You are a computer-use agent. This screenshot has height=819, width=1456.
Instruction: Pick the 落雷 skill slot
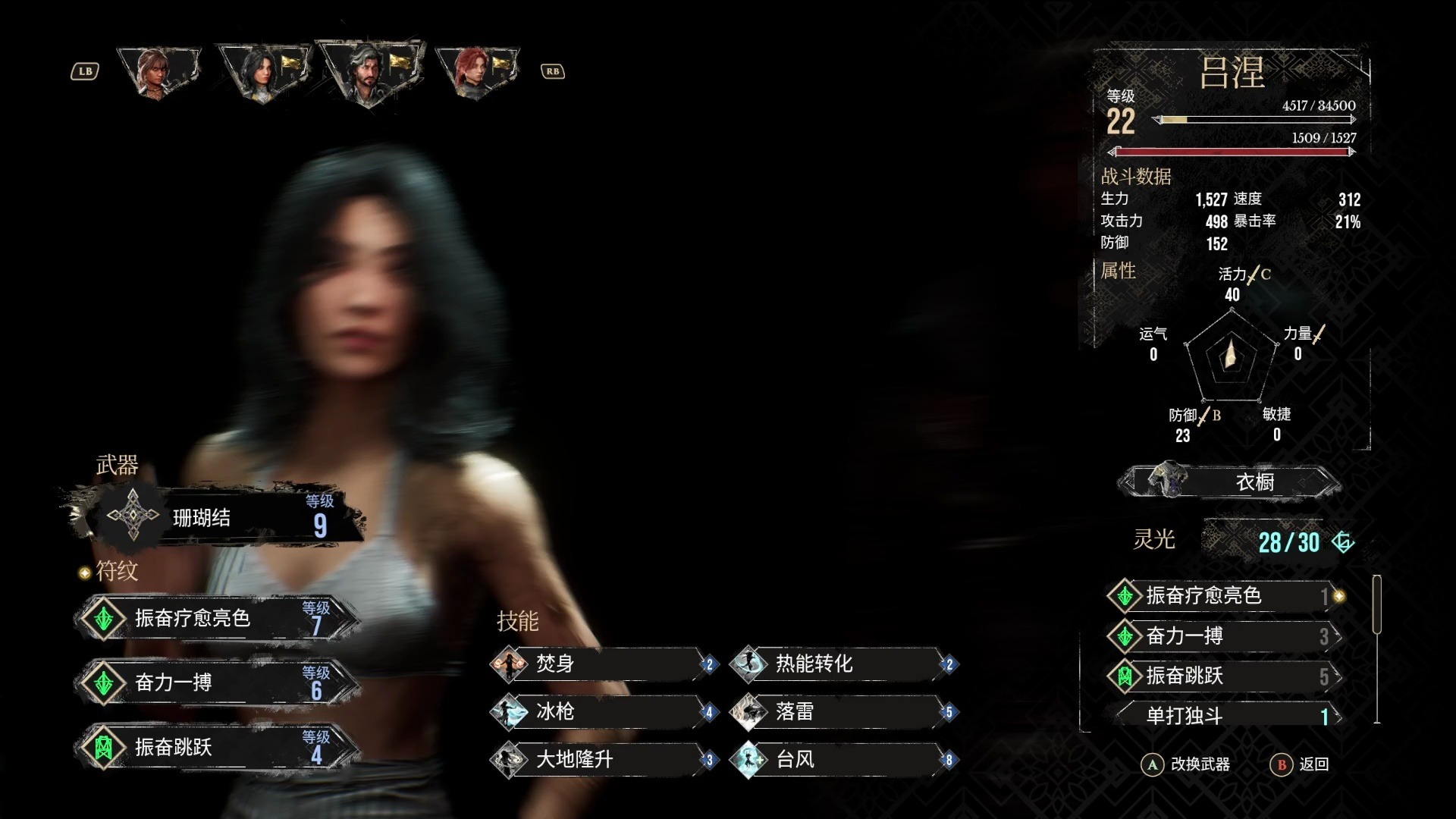coord(843,712)
